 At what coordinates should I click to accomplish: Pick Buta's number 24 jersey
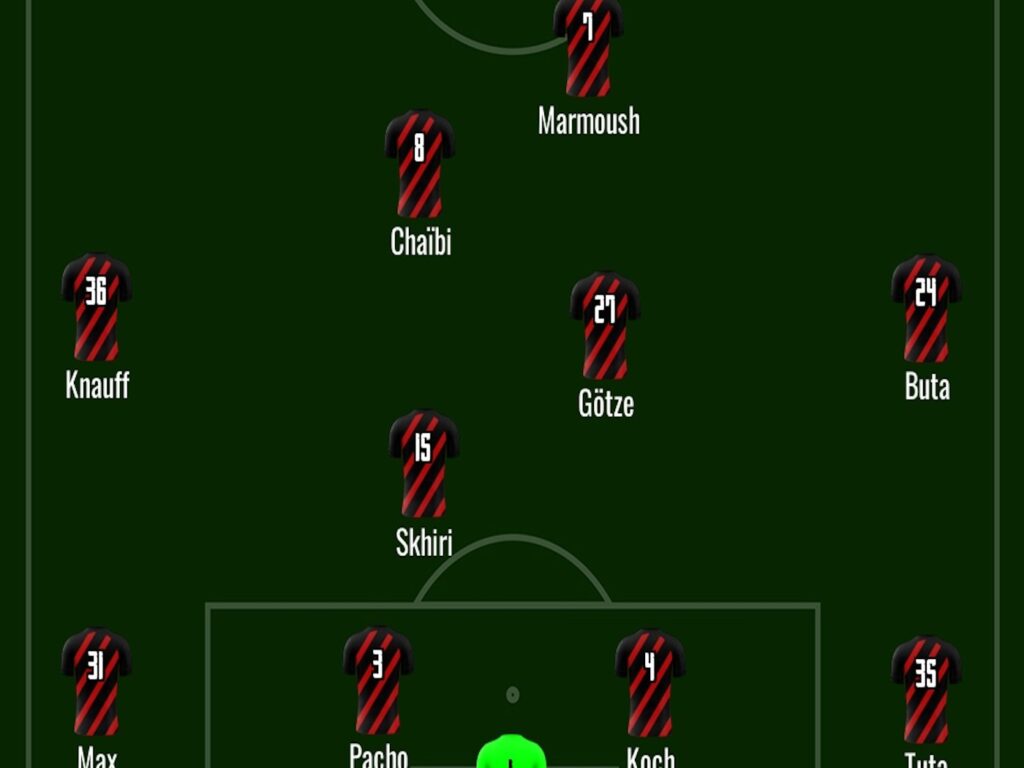pos(926,308)
